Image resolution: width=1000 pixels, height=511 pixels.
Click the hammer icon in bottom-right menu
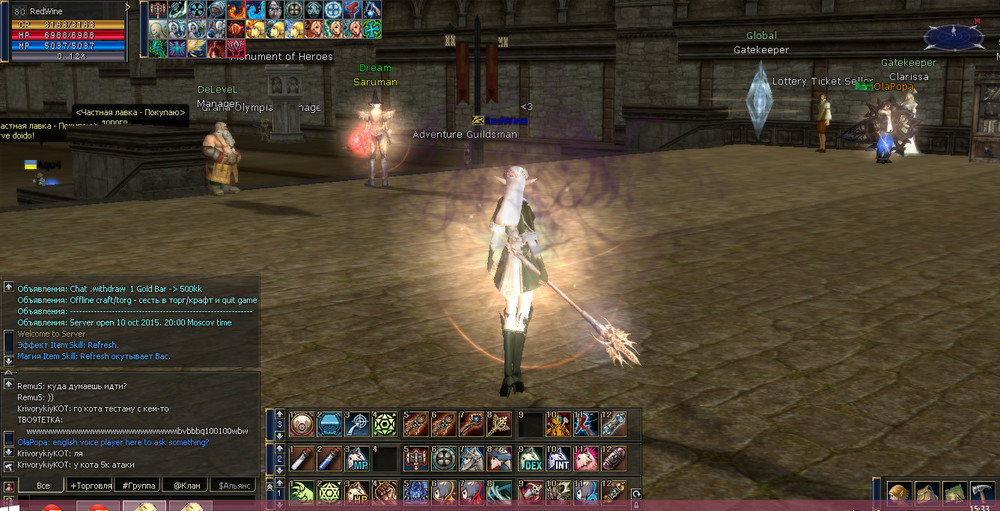[x=981, y=493]
